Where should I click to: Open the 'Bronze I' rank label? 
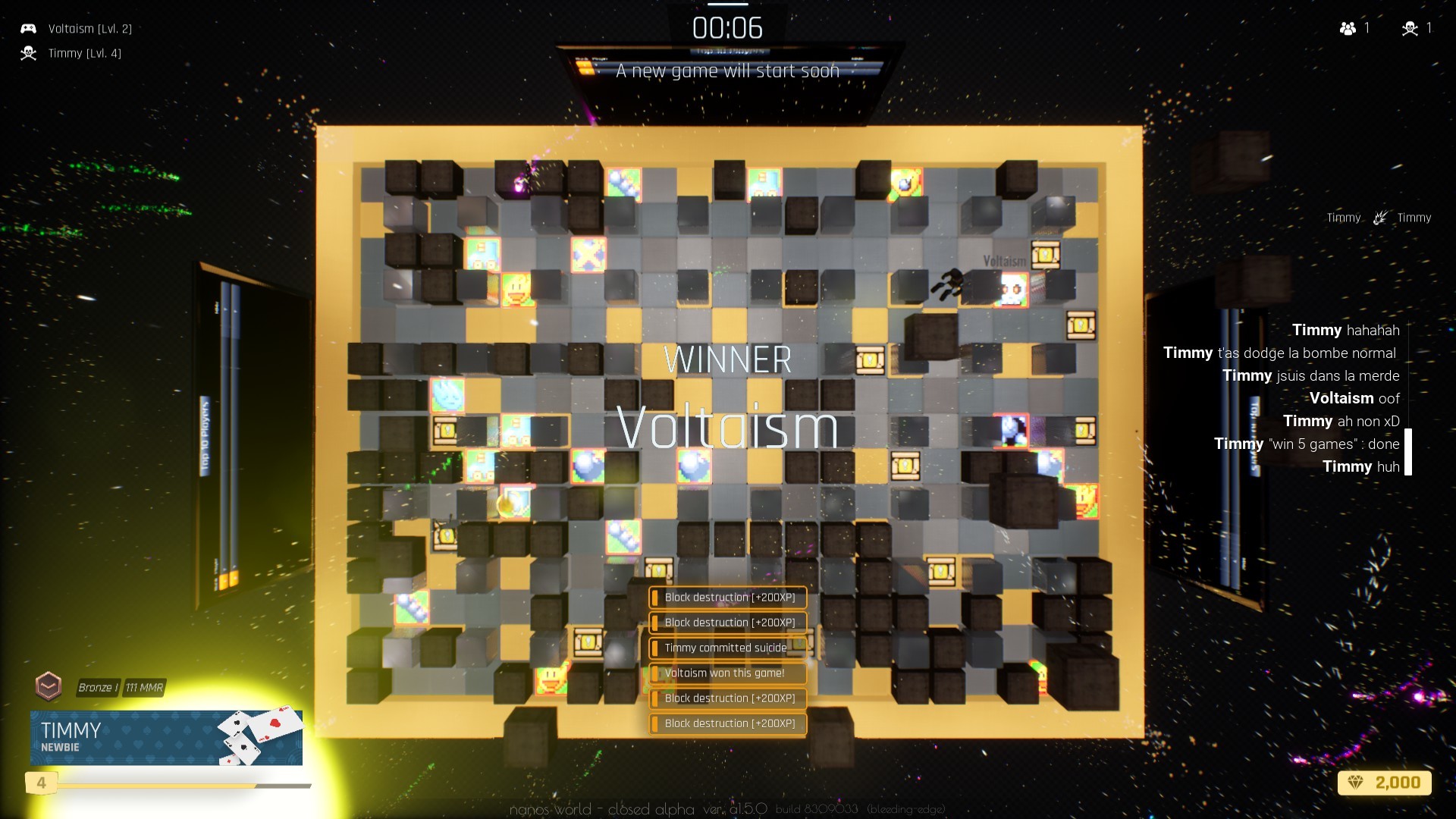click(x=99, y=688)
